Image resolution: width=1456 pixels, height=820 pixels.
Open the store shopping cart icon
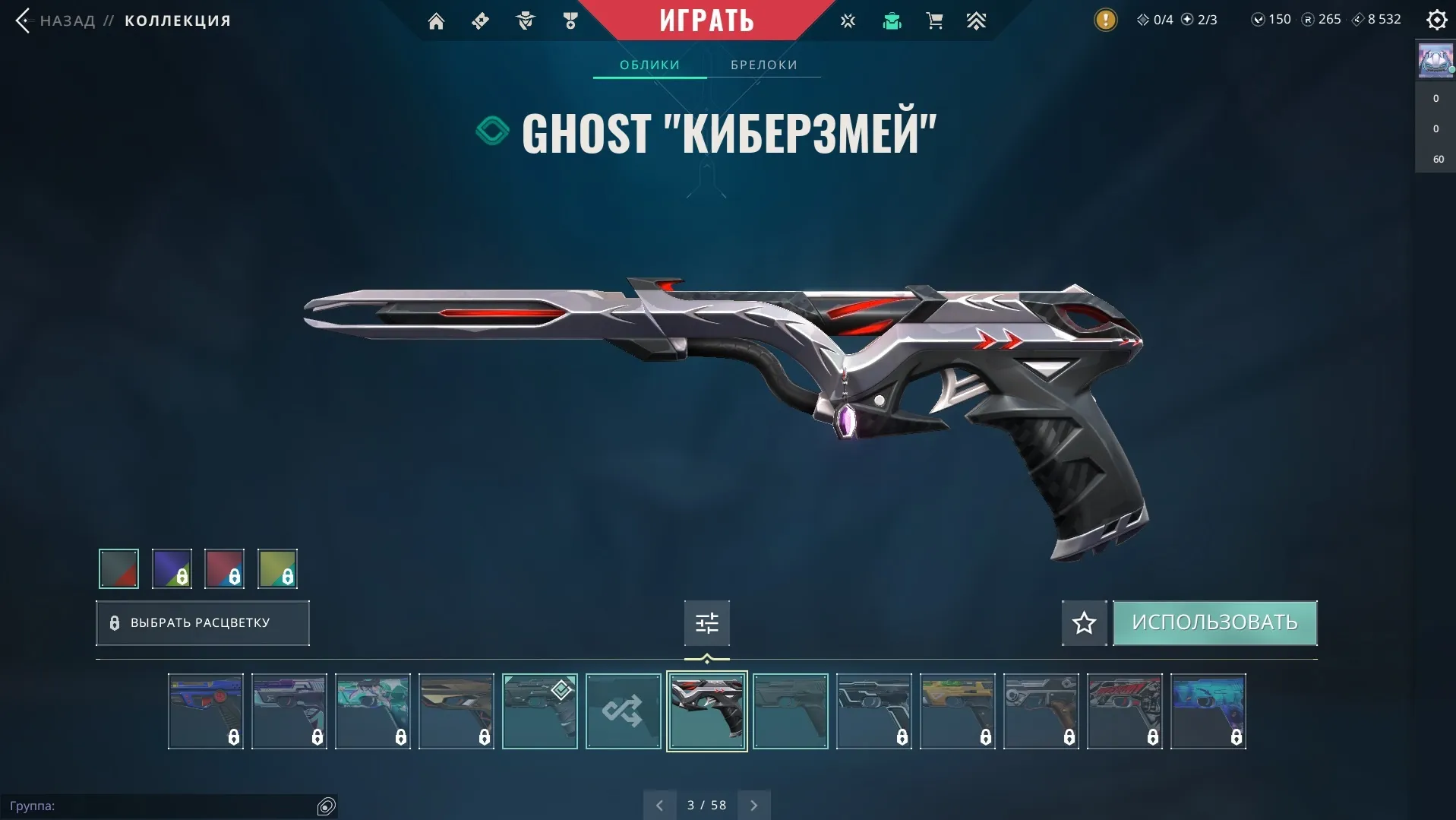(x=934, y=21)
